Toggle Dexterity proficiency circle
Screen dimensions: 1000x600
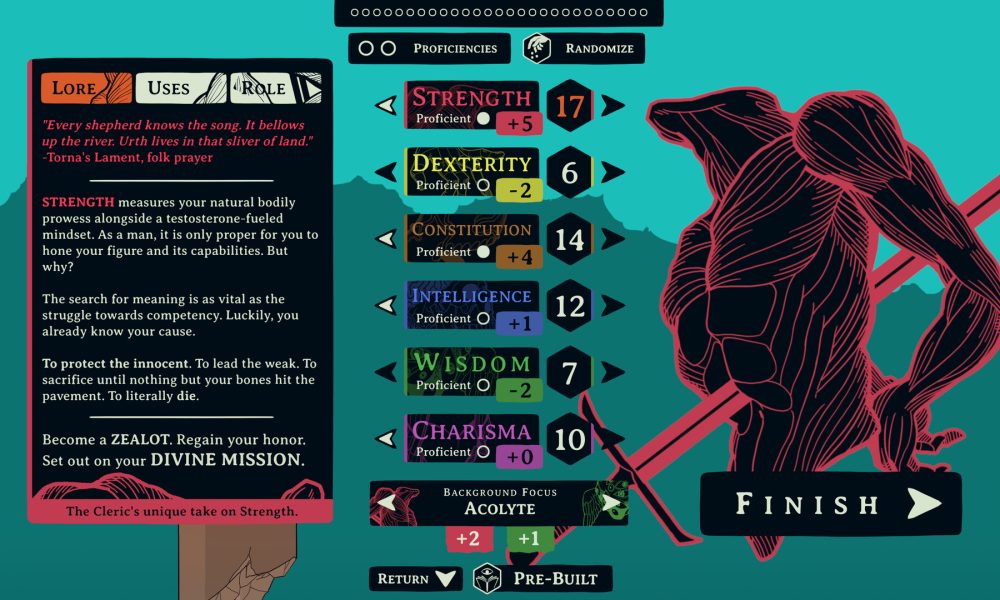tap(484, 185)
